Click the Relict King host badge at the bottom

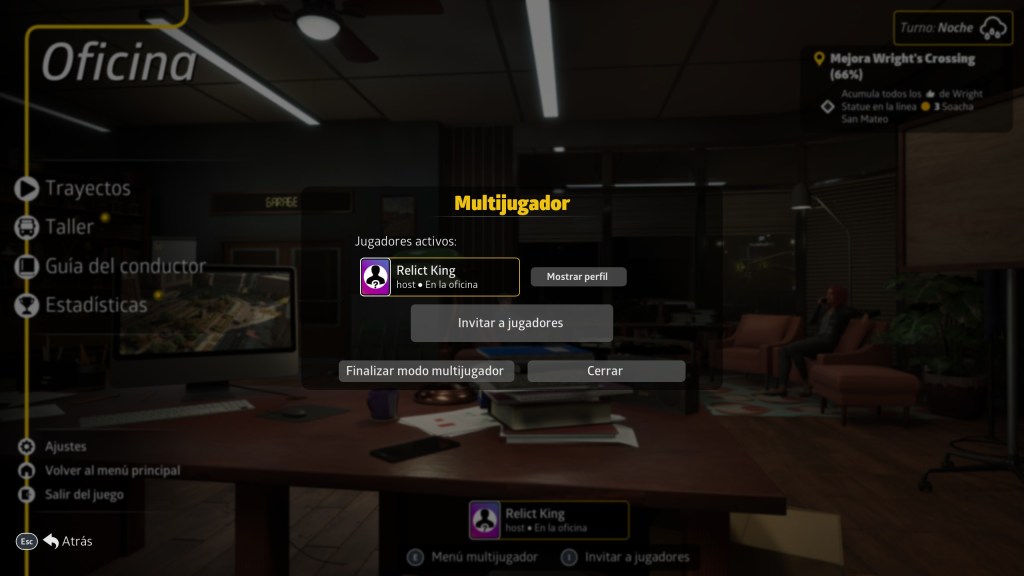[549, 520]
